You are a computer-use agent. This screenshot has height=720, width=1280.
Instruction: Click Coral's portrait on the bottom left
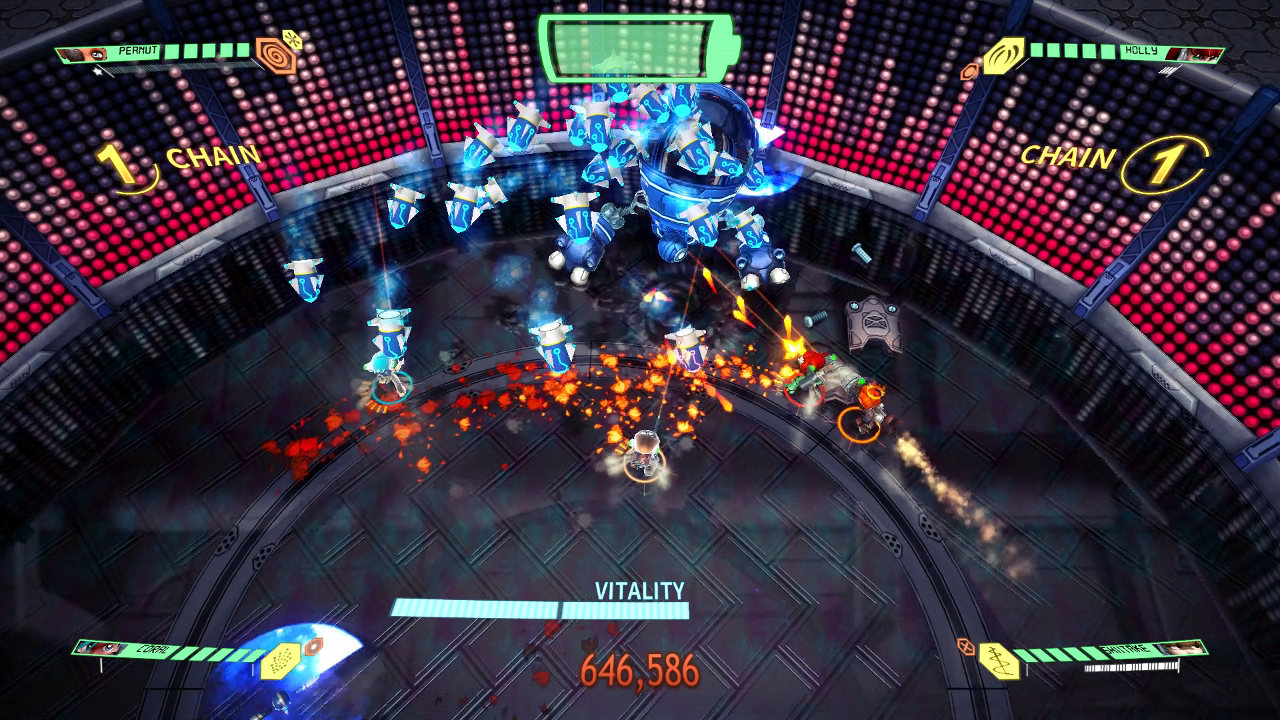[99, 648]
